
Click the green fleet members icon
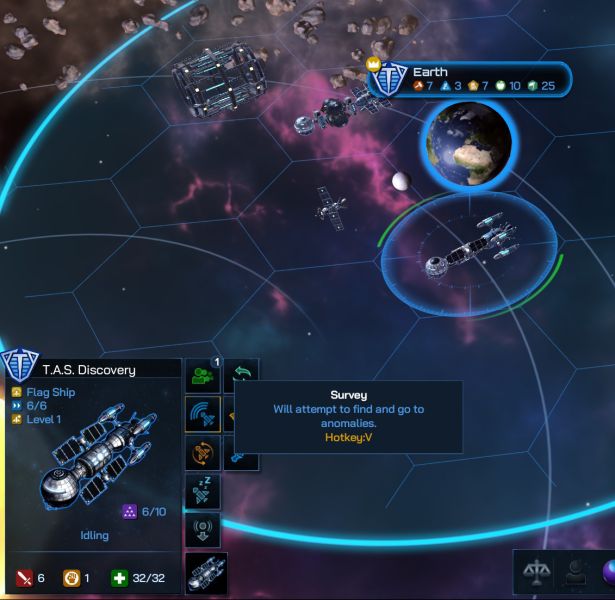pos(203,376)
